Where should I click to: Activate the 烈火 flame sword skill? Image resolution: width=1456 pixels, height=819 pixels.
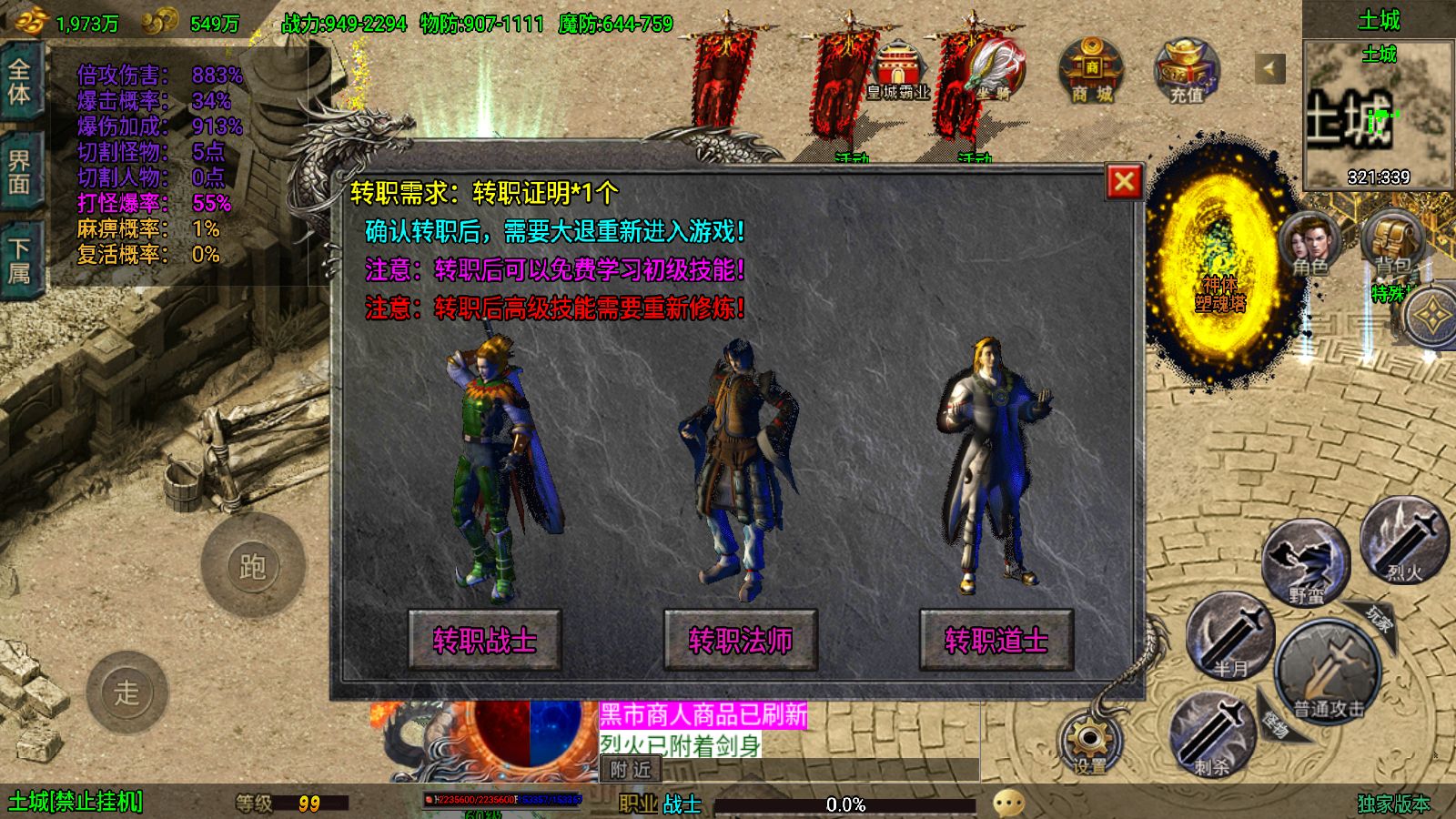(1404, 543)
